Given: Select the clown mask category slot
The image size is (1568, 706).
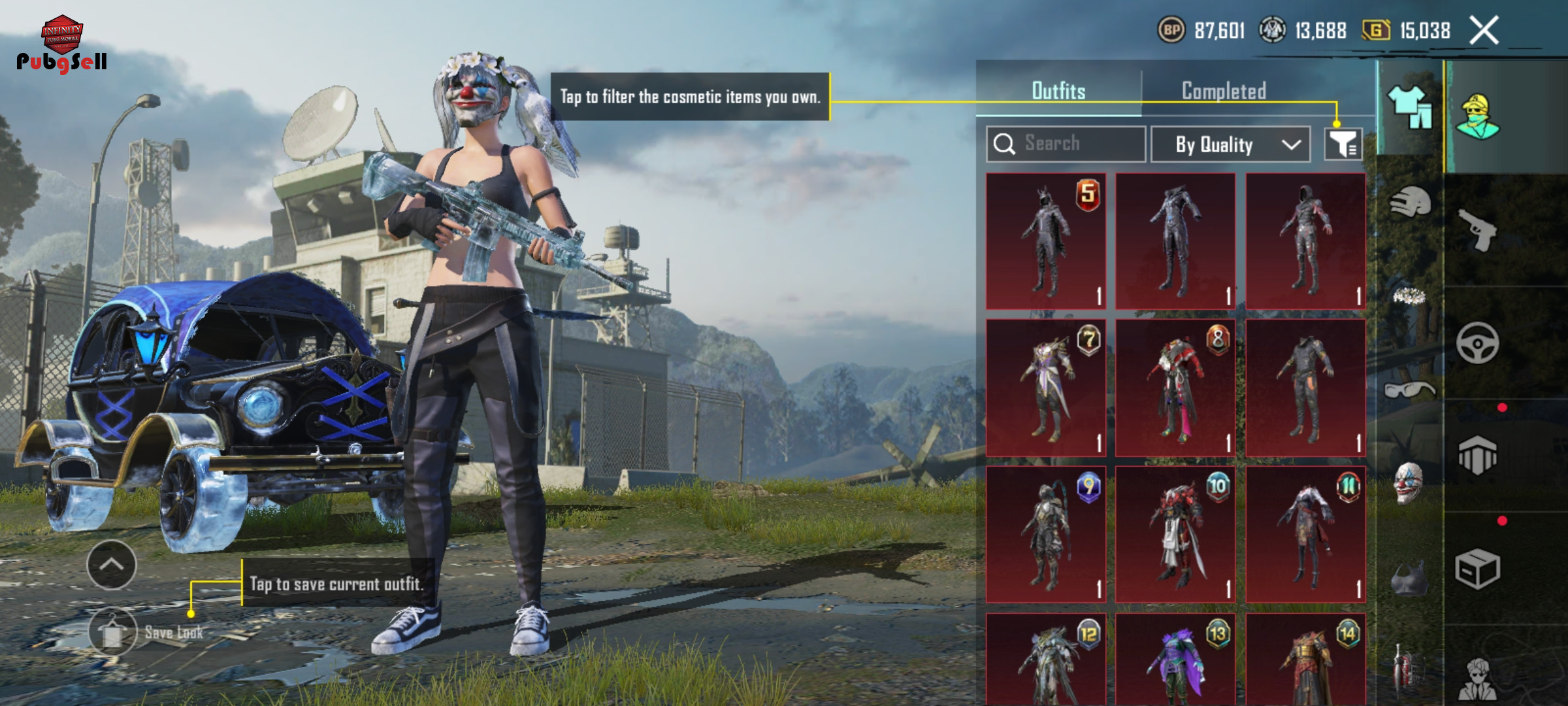Looking at the screenshot, I should [1409, 484].
